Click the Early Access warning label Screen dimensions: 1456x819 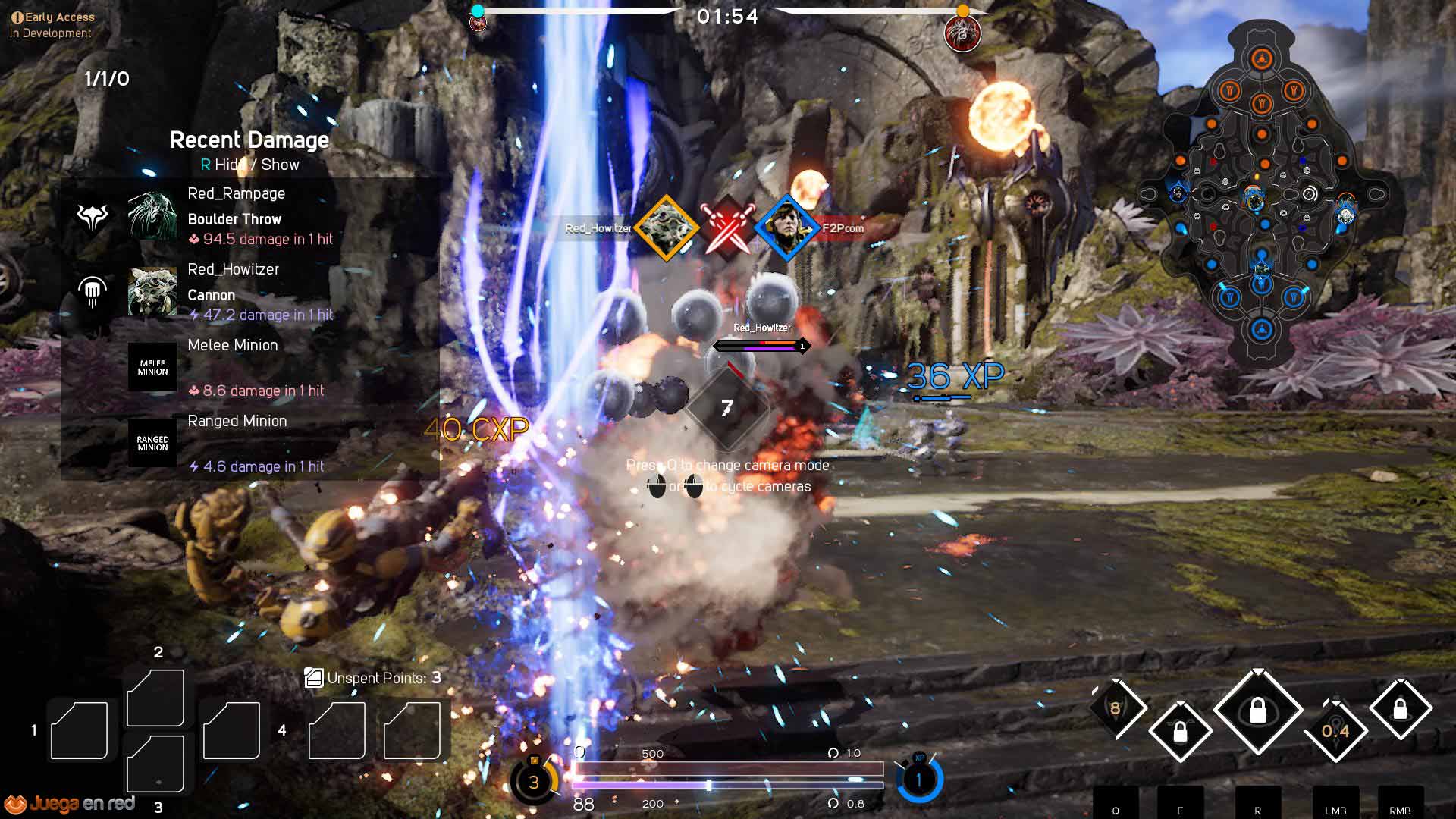click(53, 17)
